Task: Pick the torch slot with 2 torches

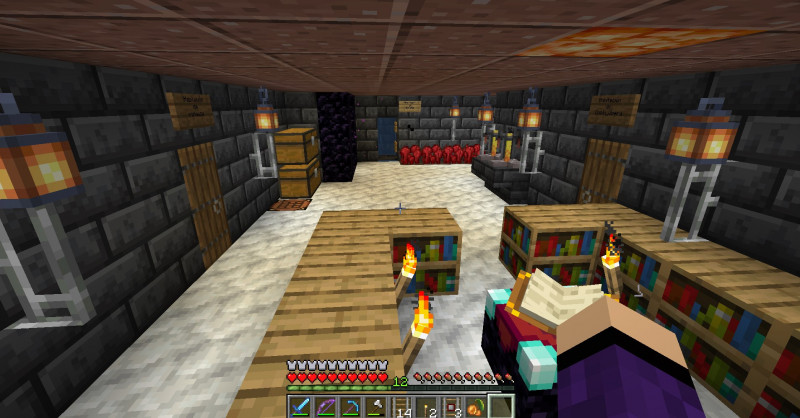Action: pyautogui.click(x=428, y=407)
